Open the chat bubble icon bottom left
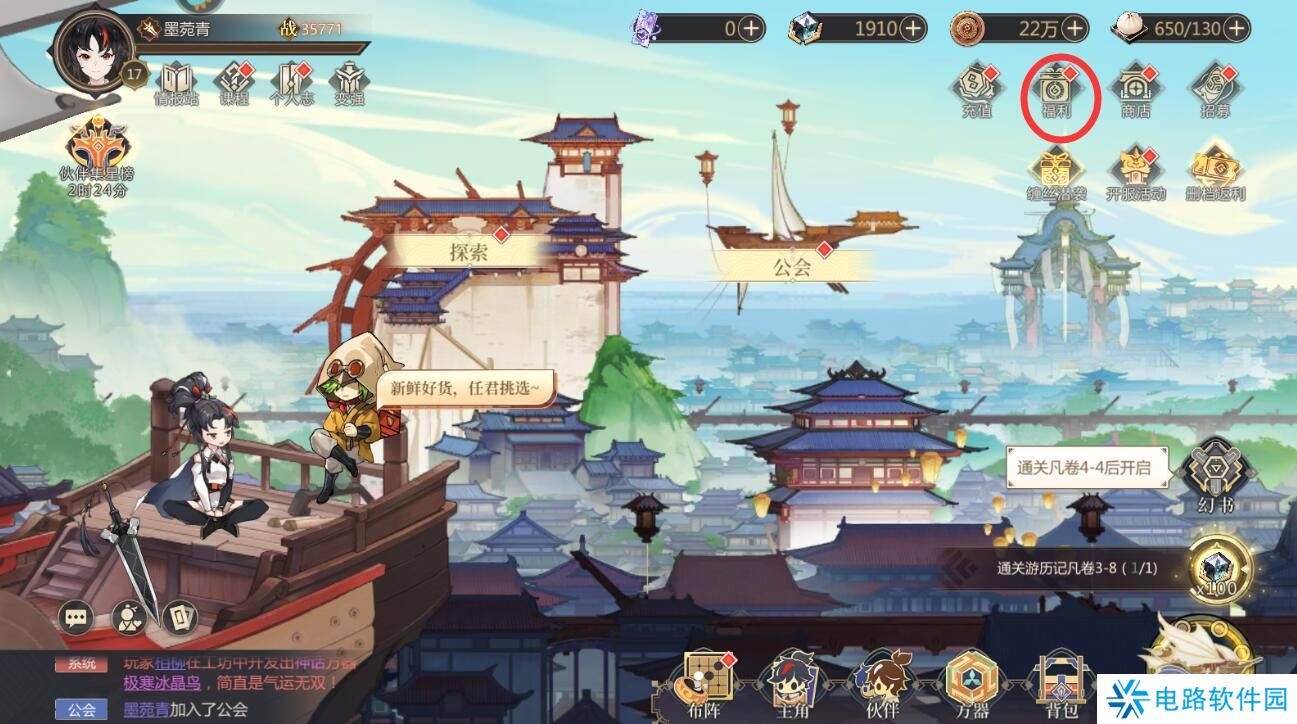The width and height of the screenshot is (1297, 724). (x=76, y=618)
